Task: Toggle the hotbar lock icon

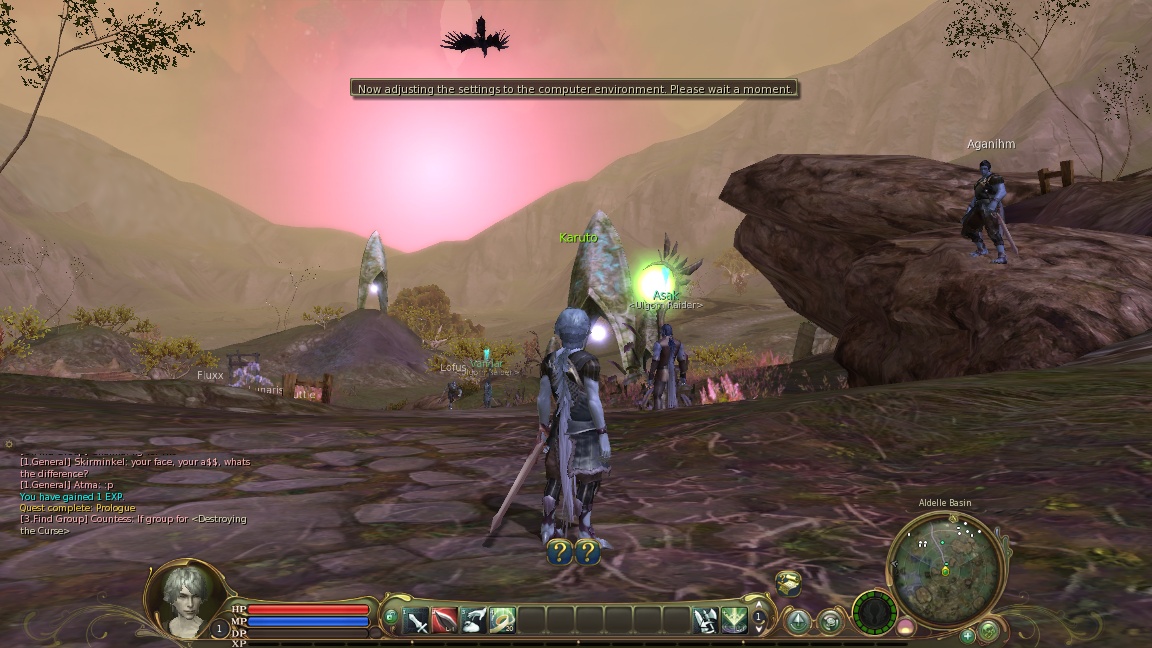Action: [x=390, y=620]
